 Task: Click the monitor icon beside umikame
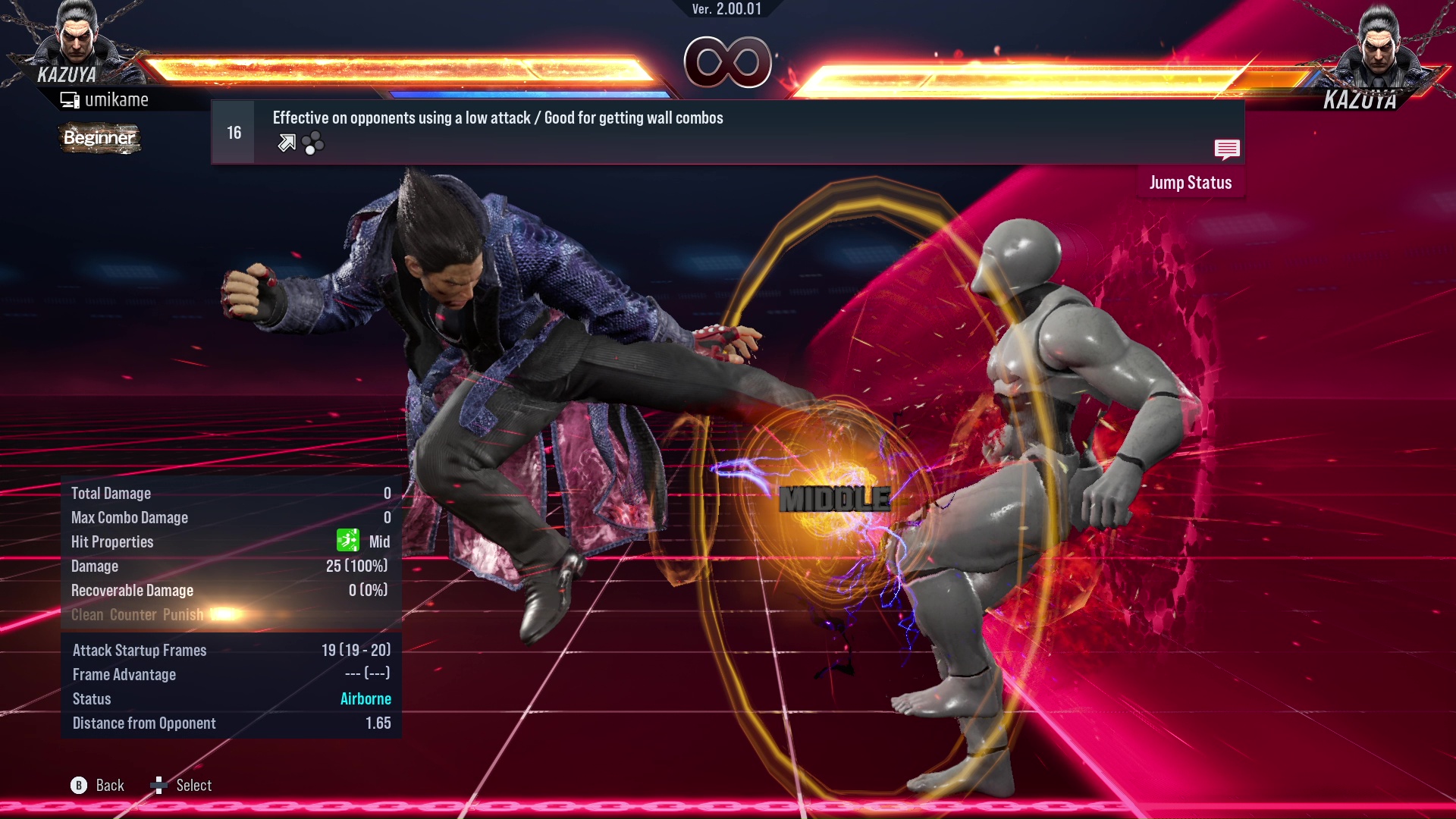click(x=70, y=99)
